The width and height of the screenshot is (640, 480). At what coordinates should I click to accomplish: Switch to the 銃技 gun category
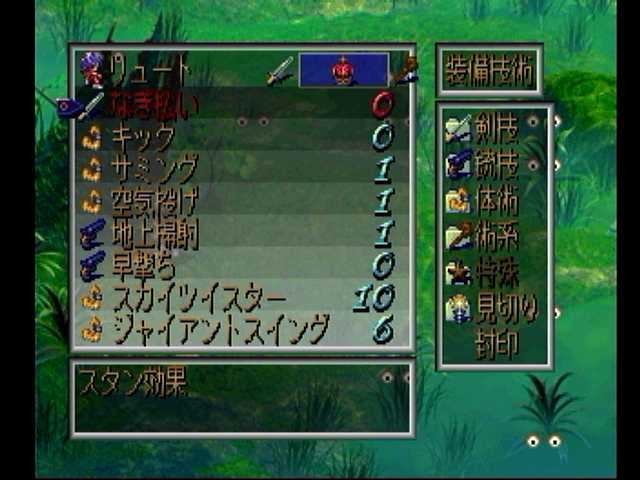pos(495,164)
